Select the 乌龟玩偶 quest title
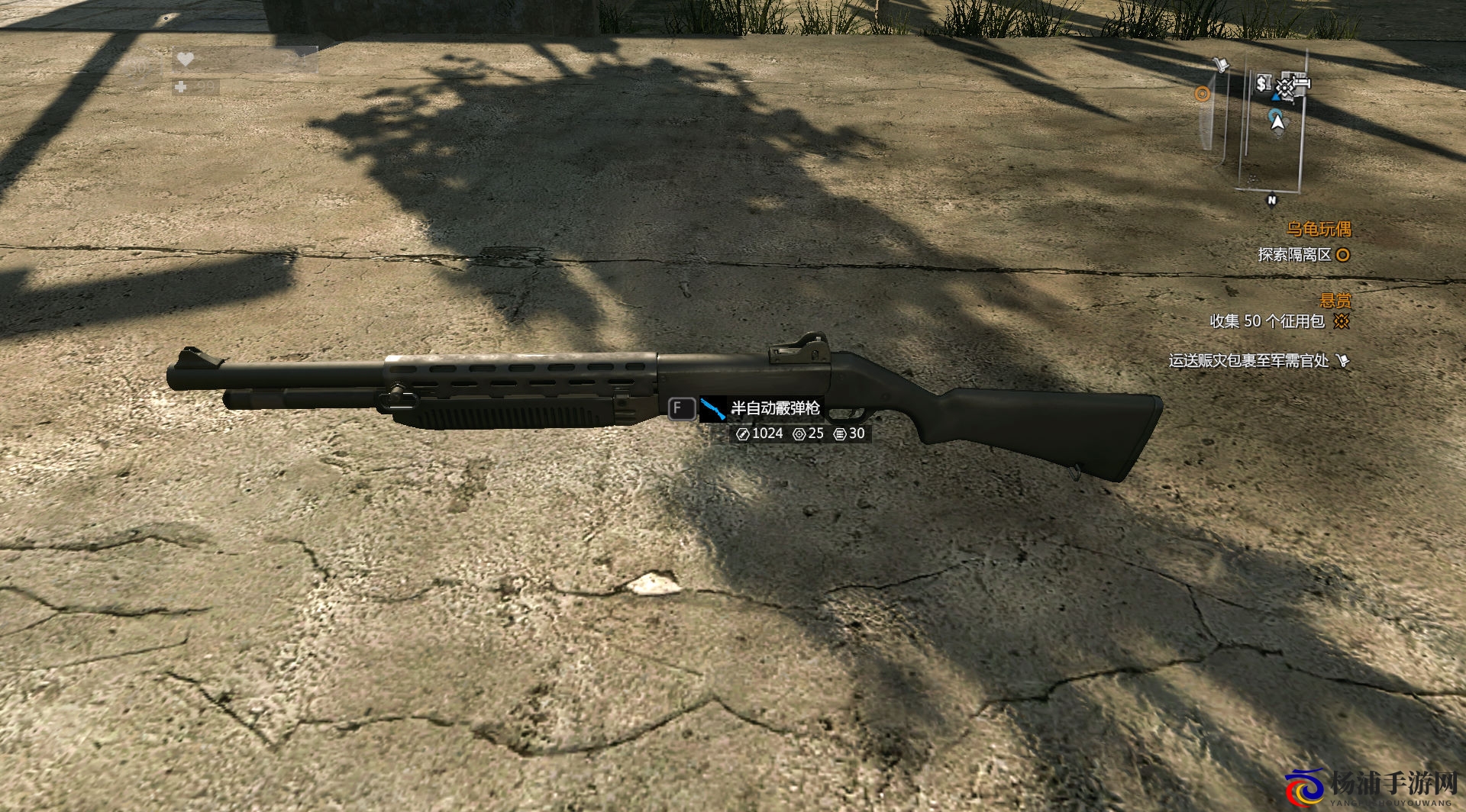 [1319, 229]
